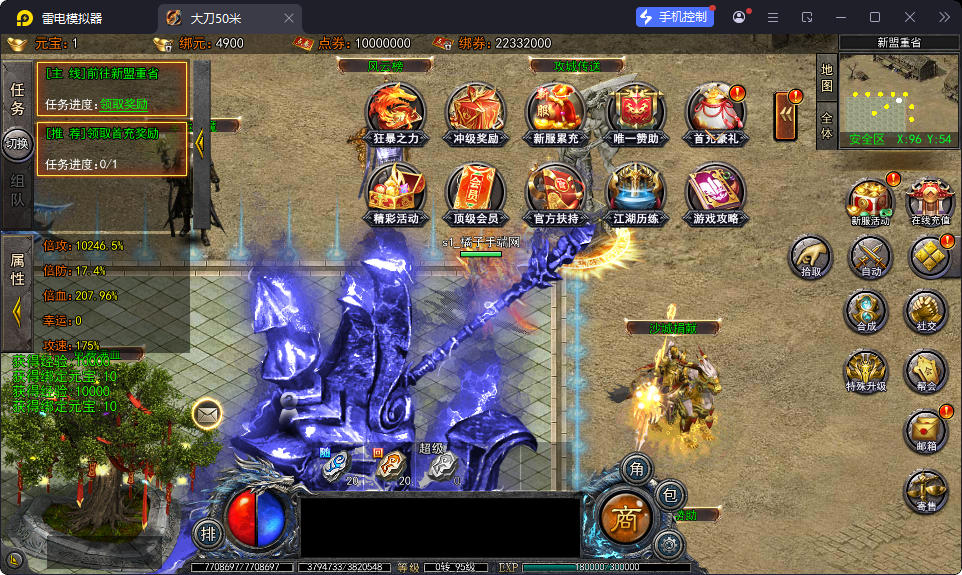Toggle 自动 auto-battle mode
962x575 pixels.
pyautogui.click(x=870, y=257)
